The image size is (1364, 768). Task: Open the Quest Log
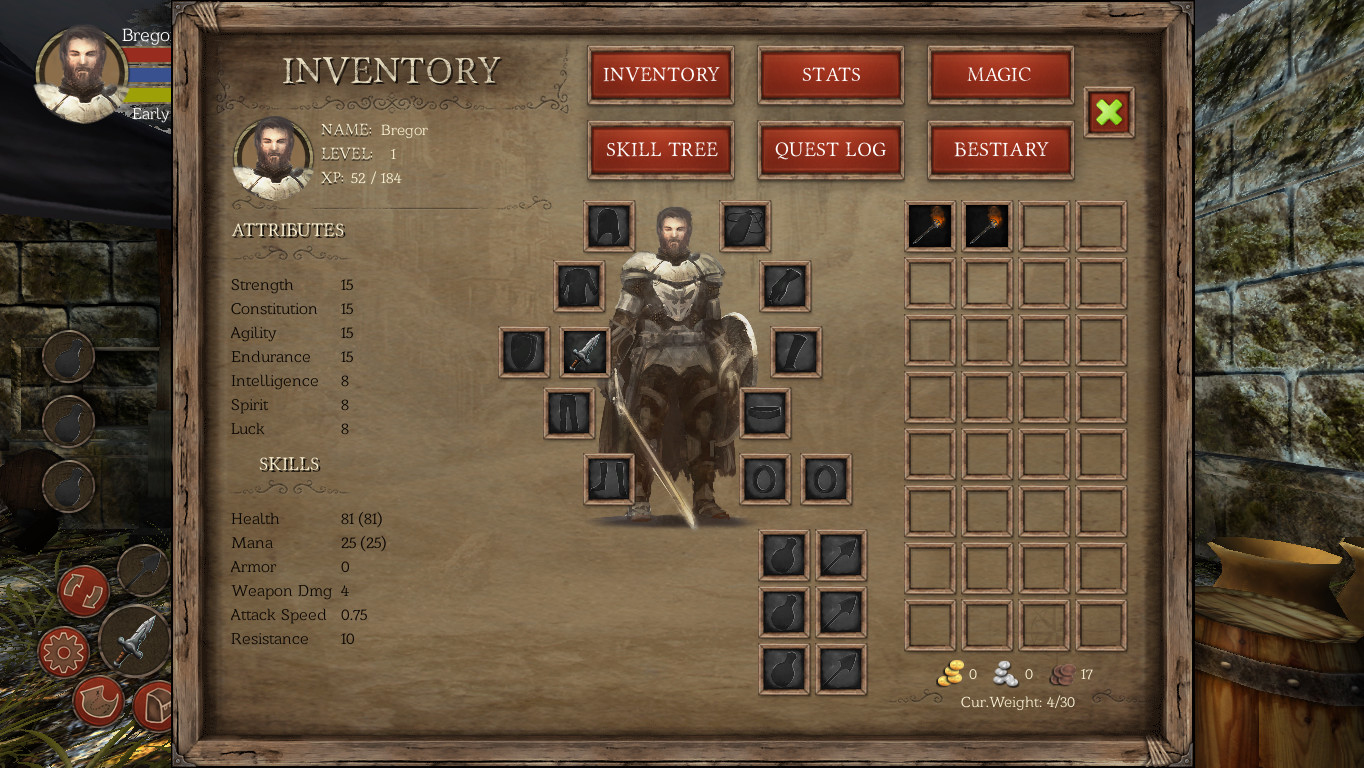coord(831,150)
